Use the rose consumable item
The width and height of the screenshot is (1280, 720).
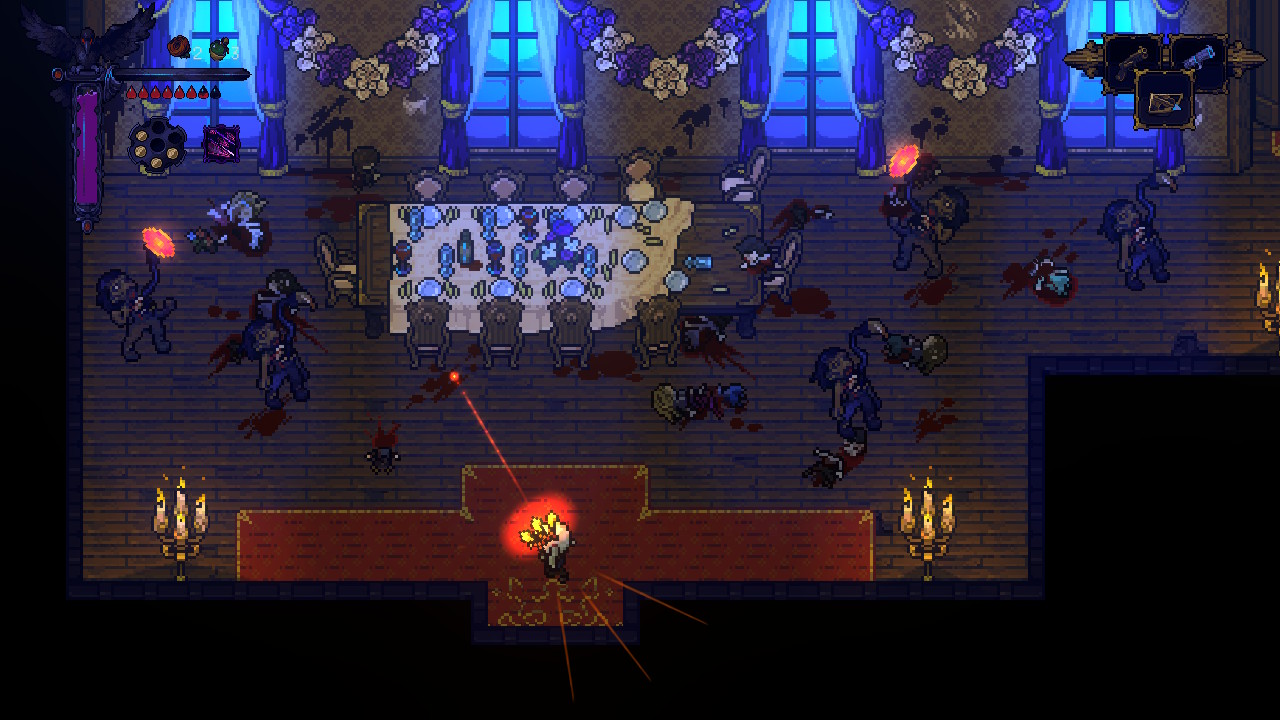pyautogui.click(x=179, y=47)
